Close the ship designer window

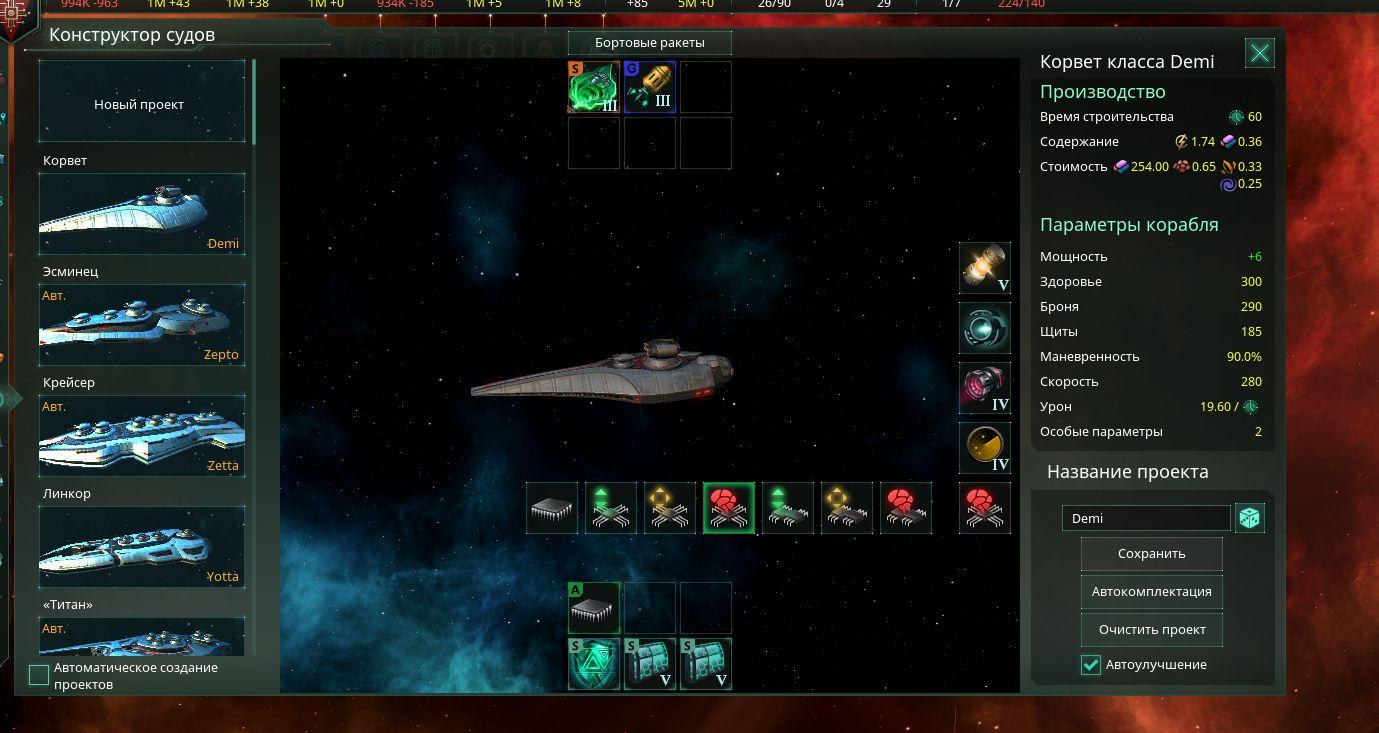[1259, 54]
